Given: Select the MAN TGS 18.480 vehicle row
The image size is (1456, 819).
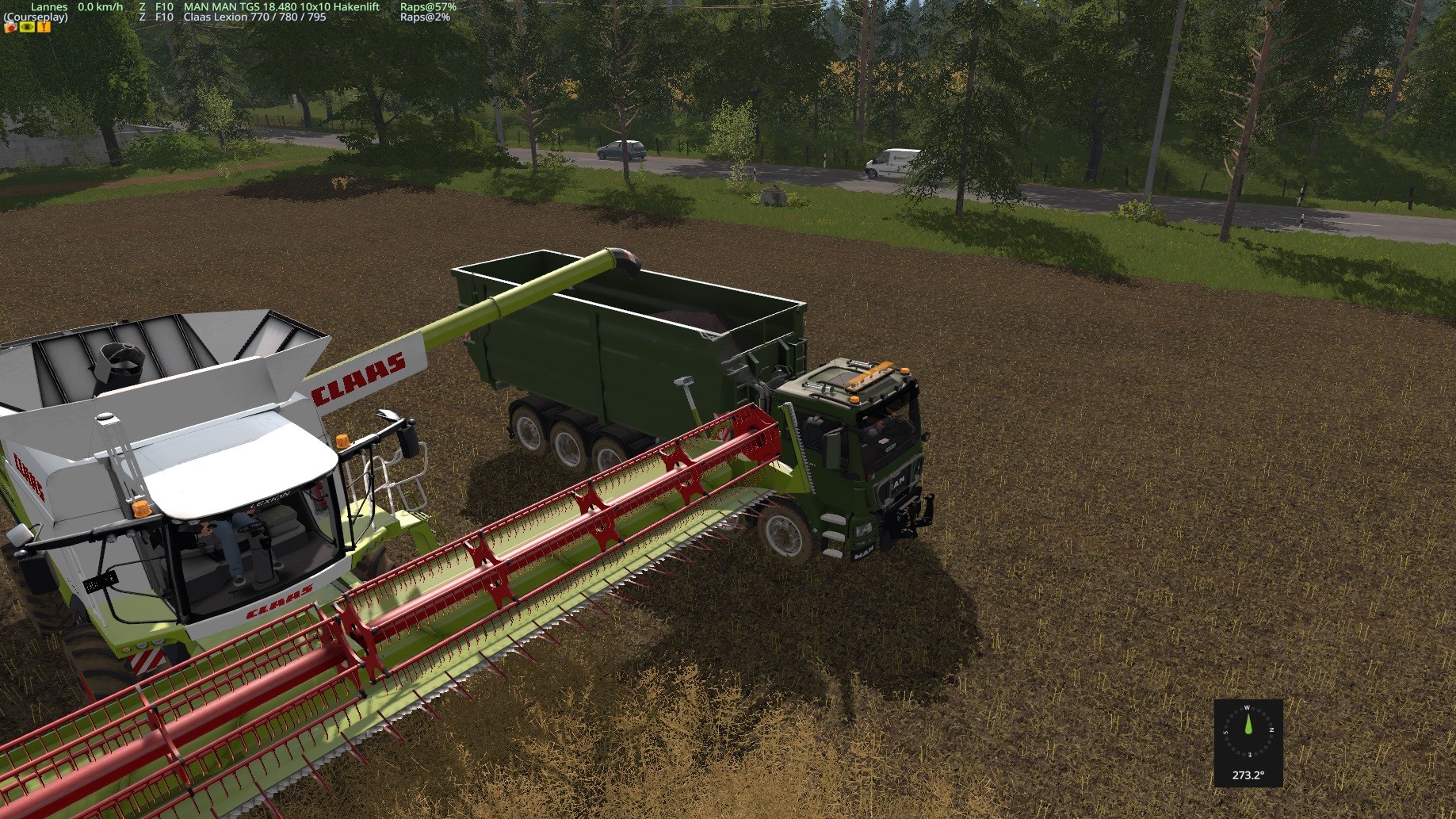Looking at the screenshot, I should [281, 6].
